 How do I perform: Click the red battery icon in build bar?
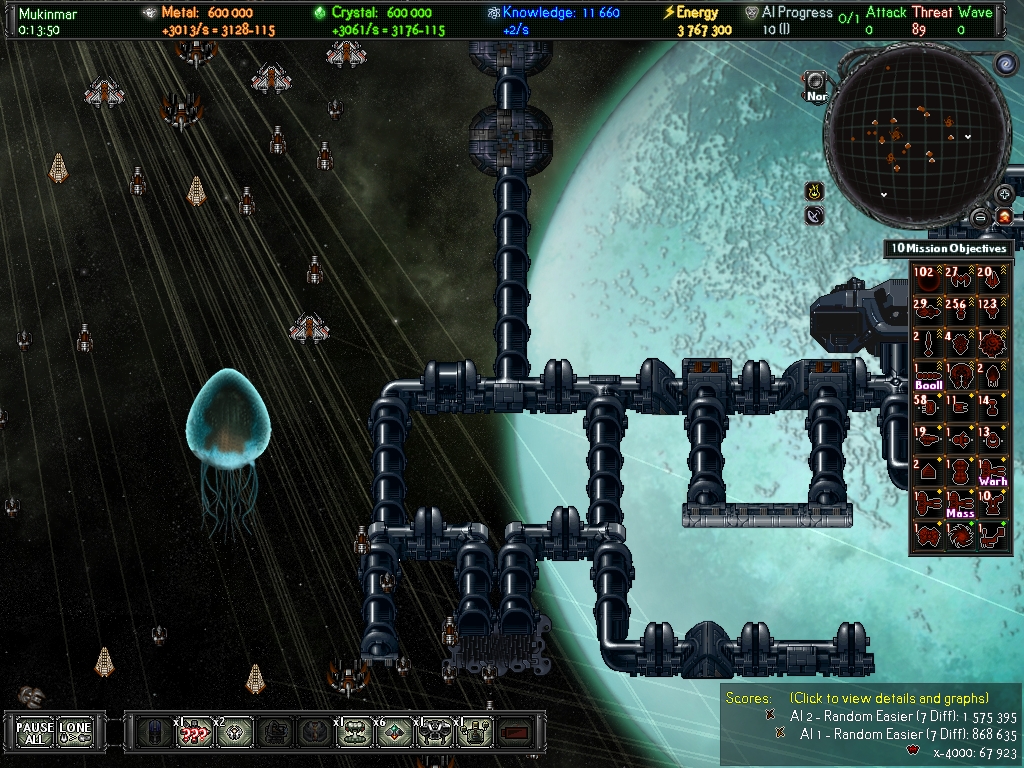coord(514,733)
